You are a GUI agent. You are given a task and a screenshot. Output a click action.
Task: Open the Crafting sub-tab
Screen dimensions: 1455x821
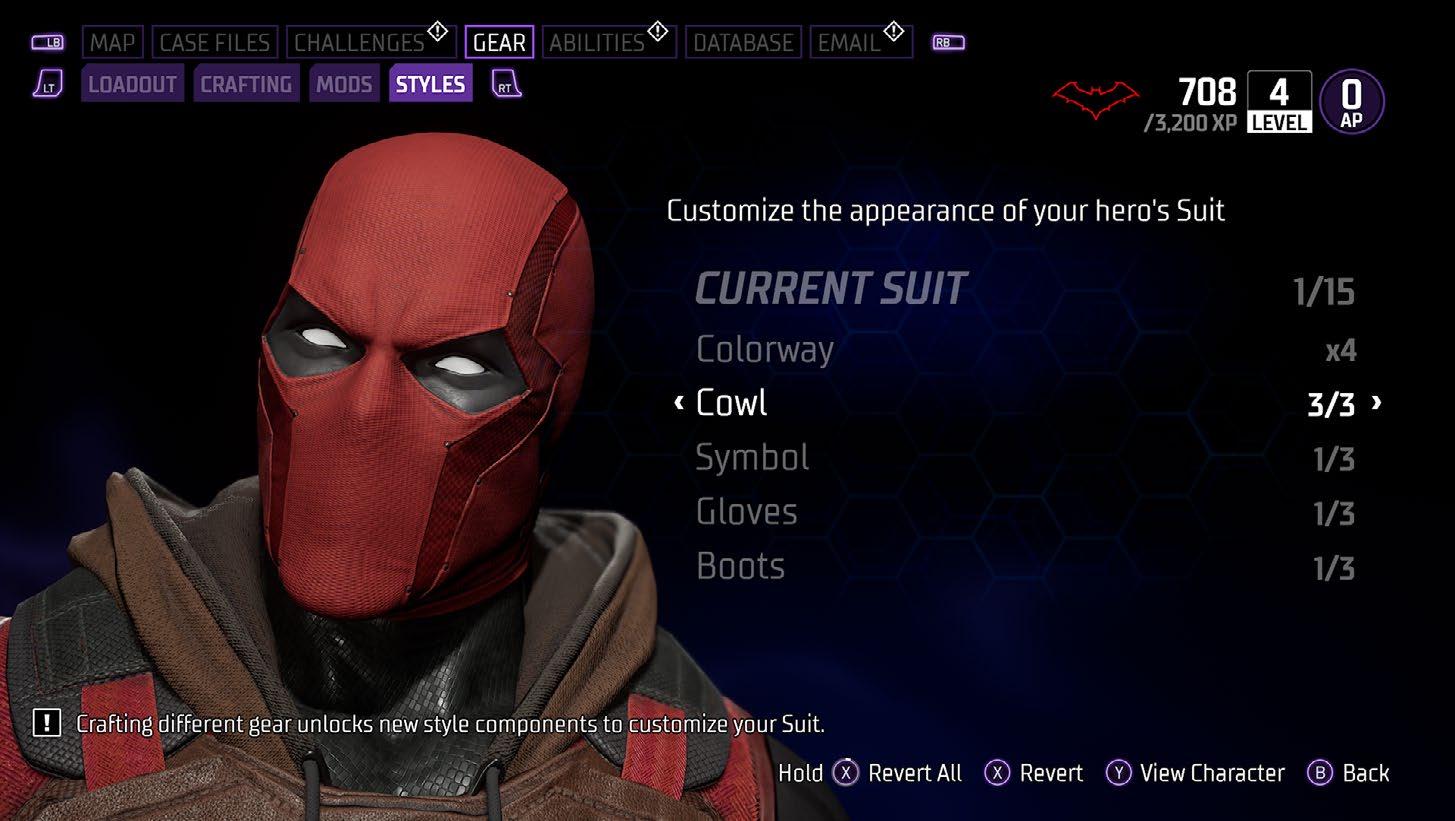[x=246, y=85]
